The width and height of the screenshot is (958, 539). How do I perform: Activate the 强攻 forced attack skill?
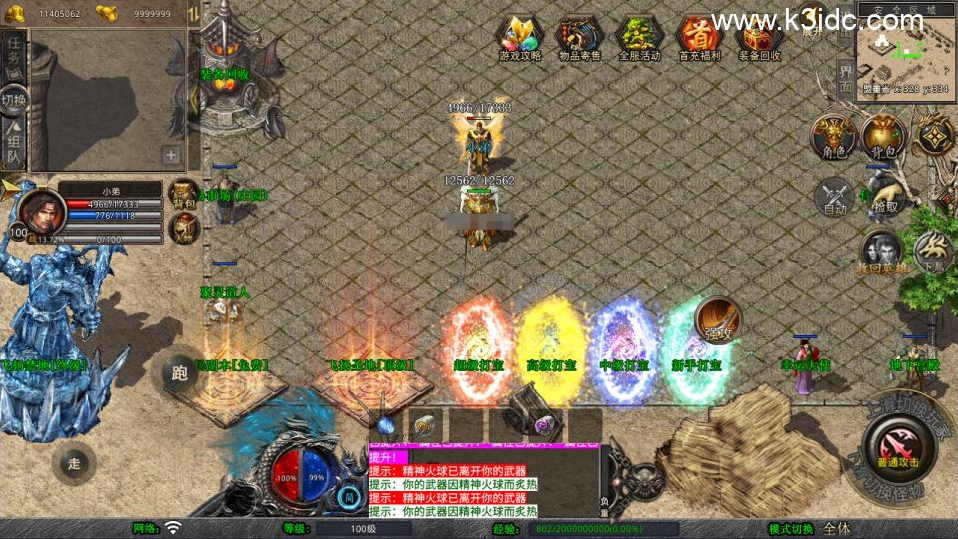[716, 319]
